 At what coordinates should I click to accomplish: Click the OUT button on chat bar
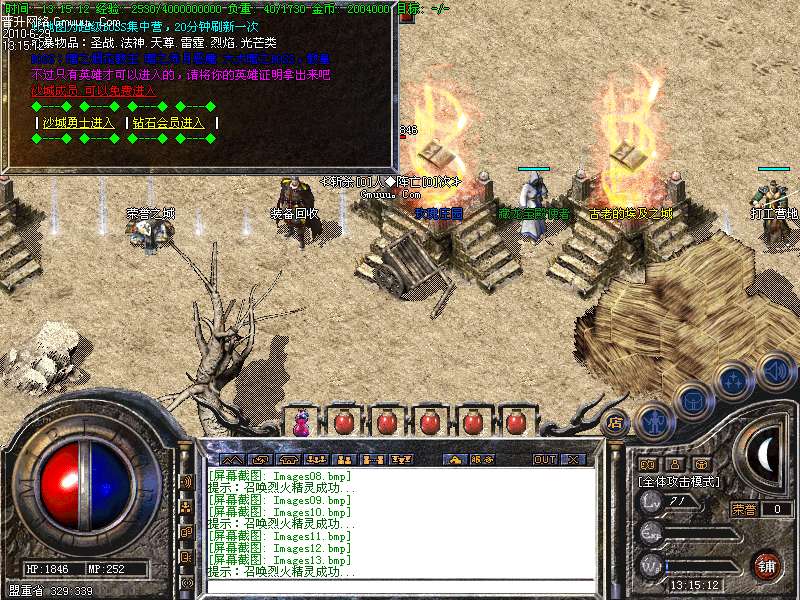click(x=544, y=459)
